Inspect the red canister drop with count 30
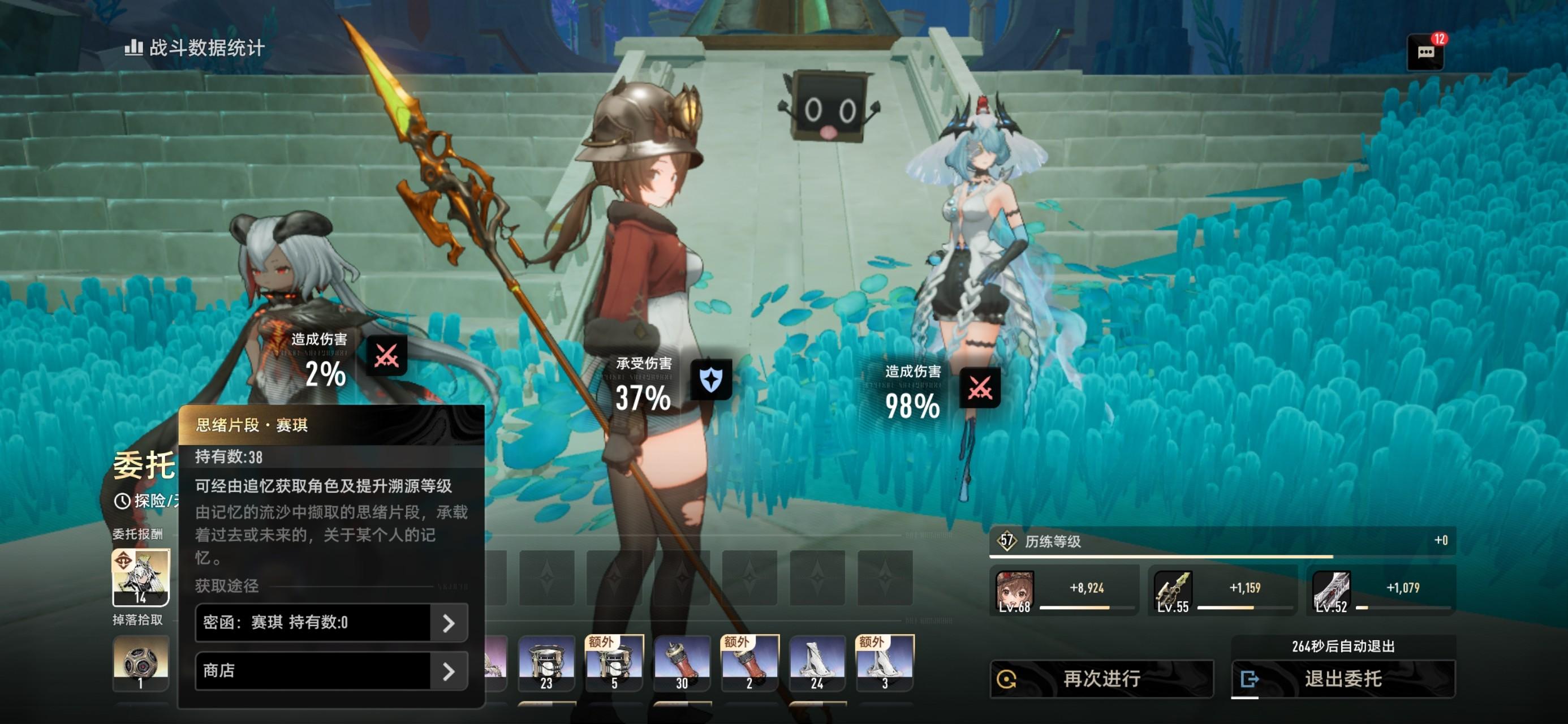Viewport: 1568px width, 724px height. pos(682,663)
